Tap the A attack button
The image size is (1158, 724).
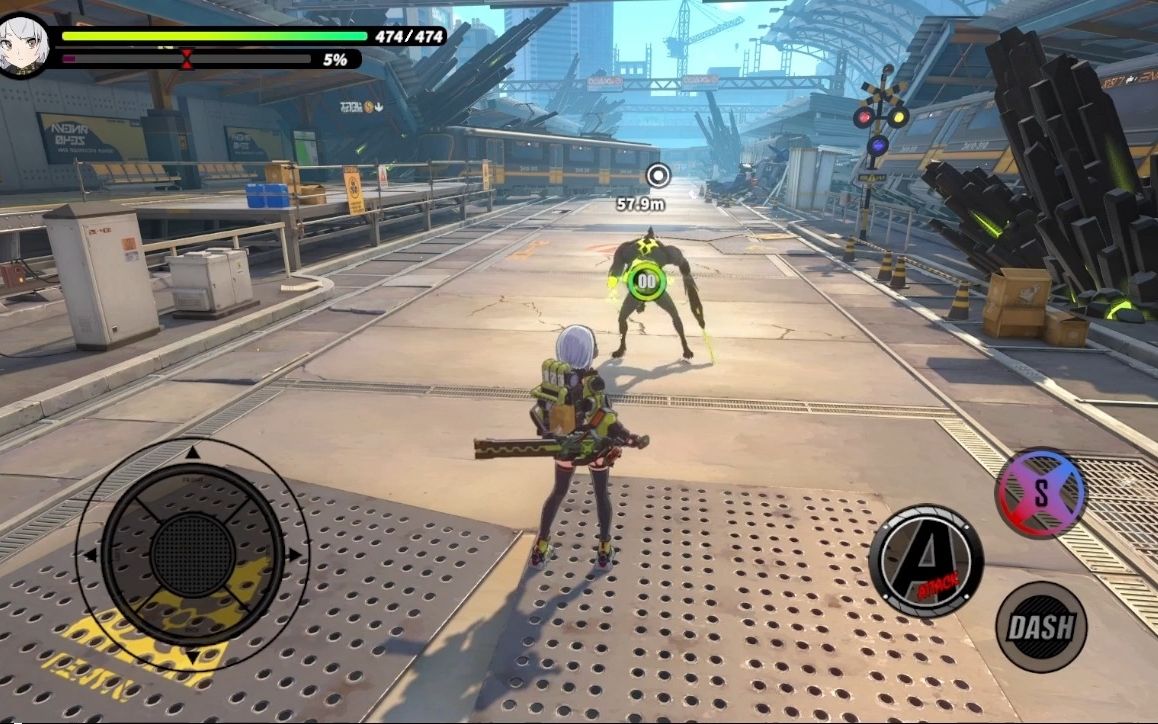tap(925, 560)
